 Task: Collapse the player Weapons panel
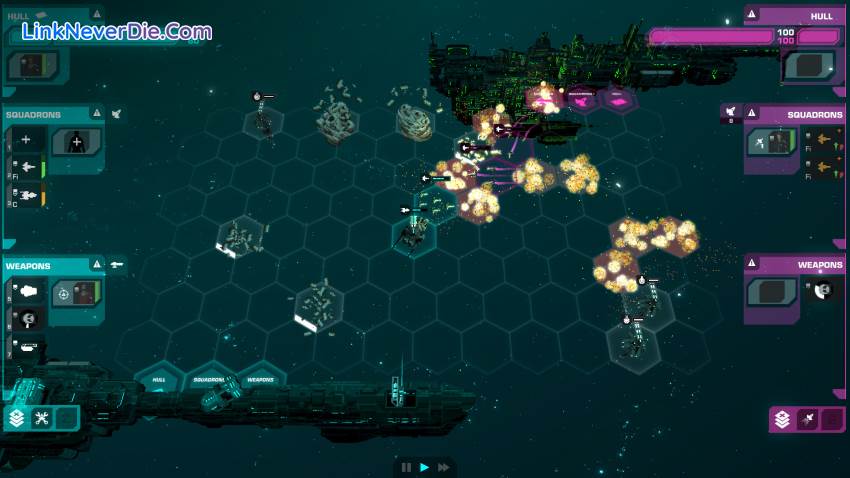pos(96,265)
